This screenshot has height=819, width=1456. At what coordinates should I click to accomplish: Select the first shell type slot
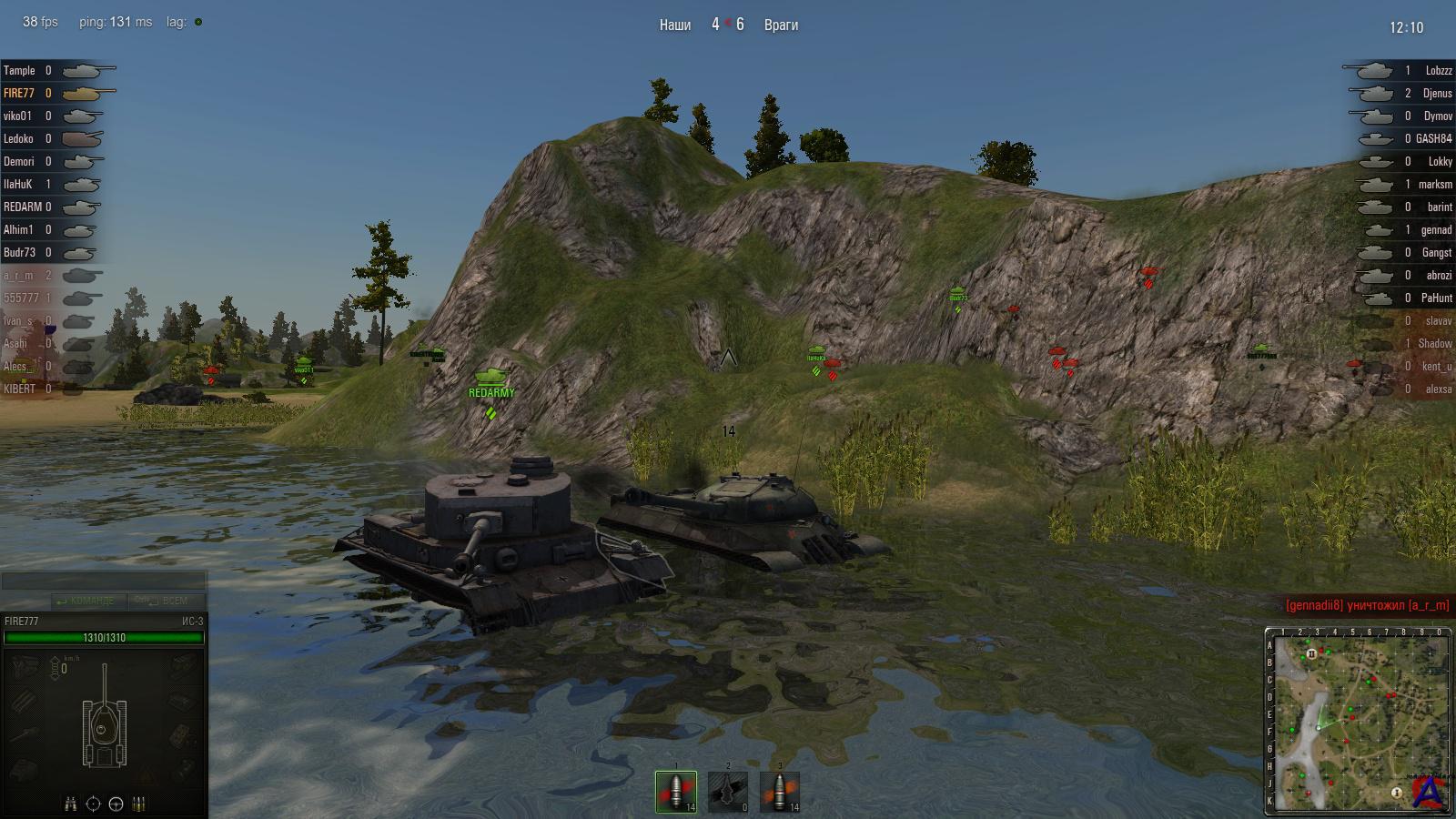point(676,792)
